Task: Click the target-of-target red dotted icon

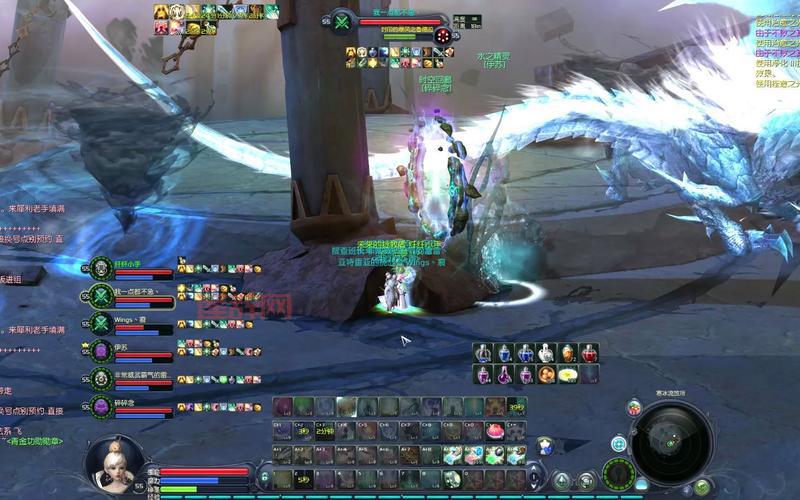Action: [442, 35]
